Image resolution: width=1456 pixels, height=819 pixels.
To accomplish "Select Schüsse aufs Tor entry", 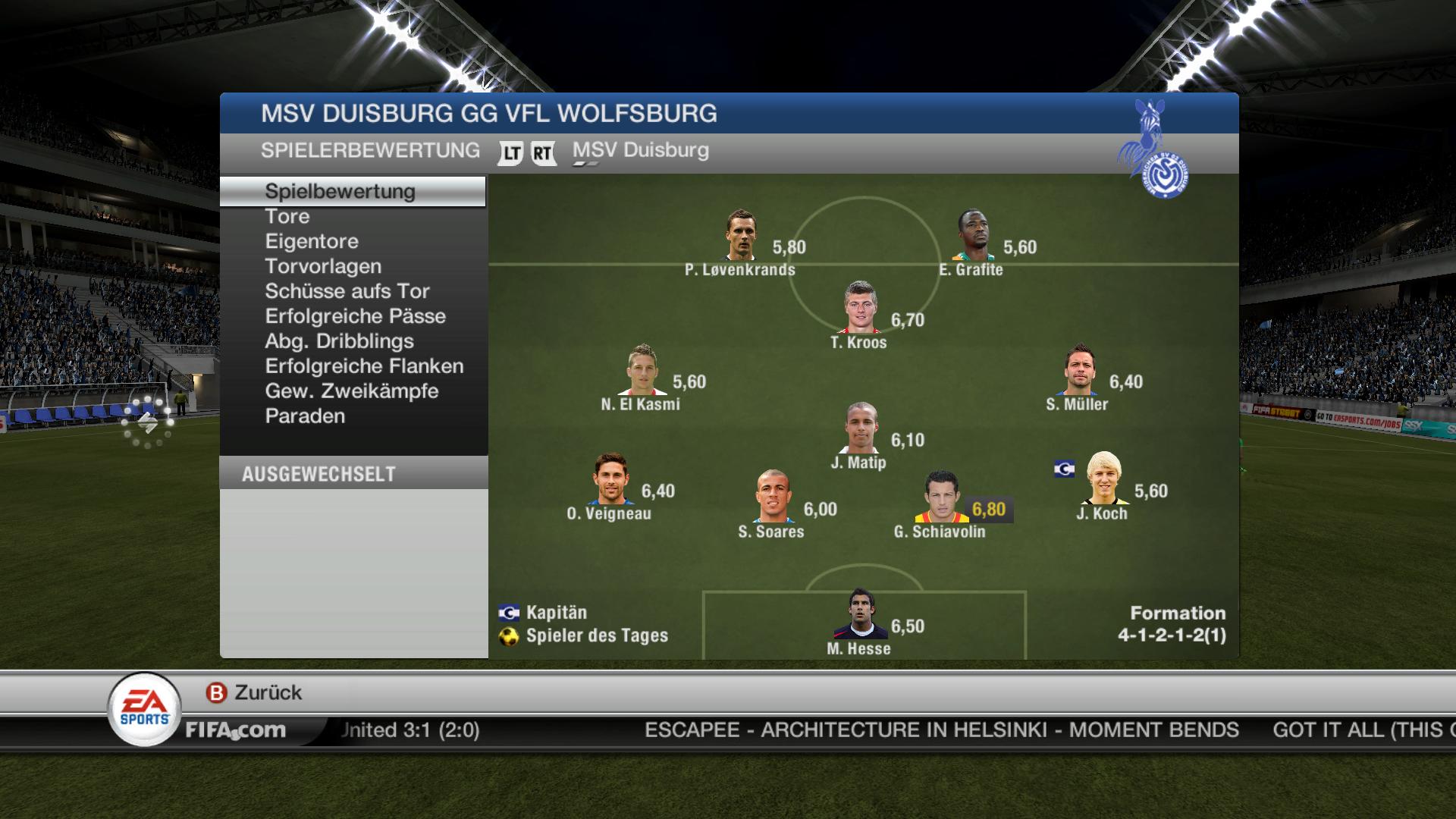I will [347, 292].
